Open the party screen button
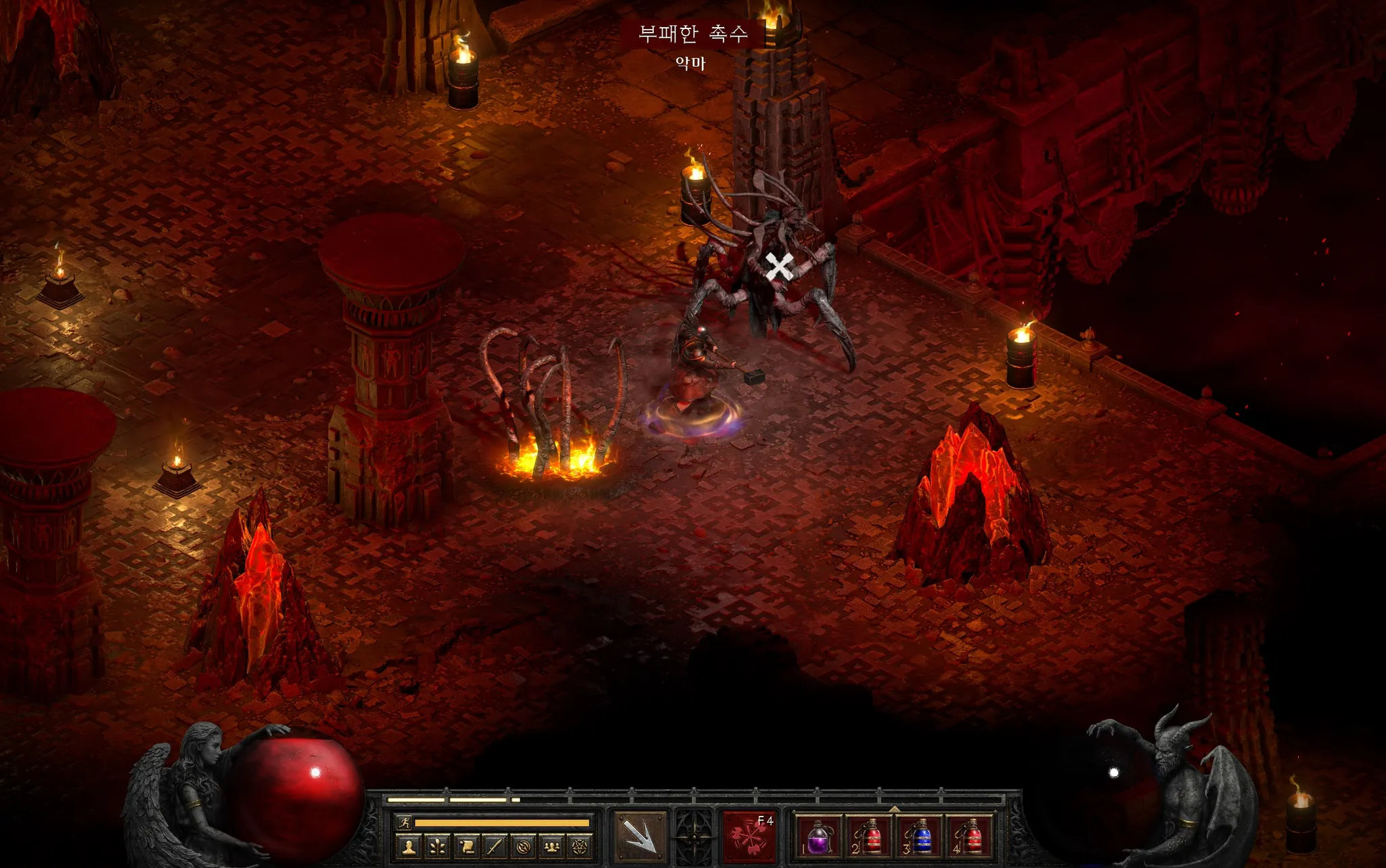 tap(552, 846)
